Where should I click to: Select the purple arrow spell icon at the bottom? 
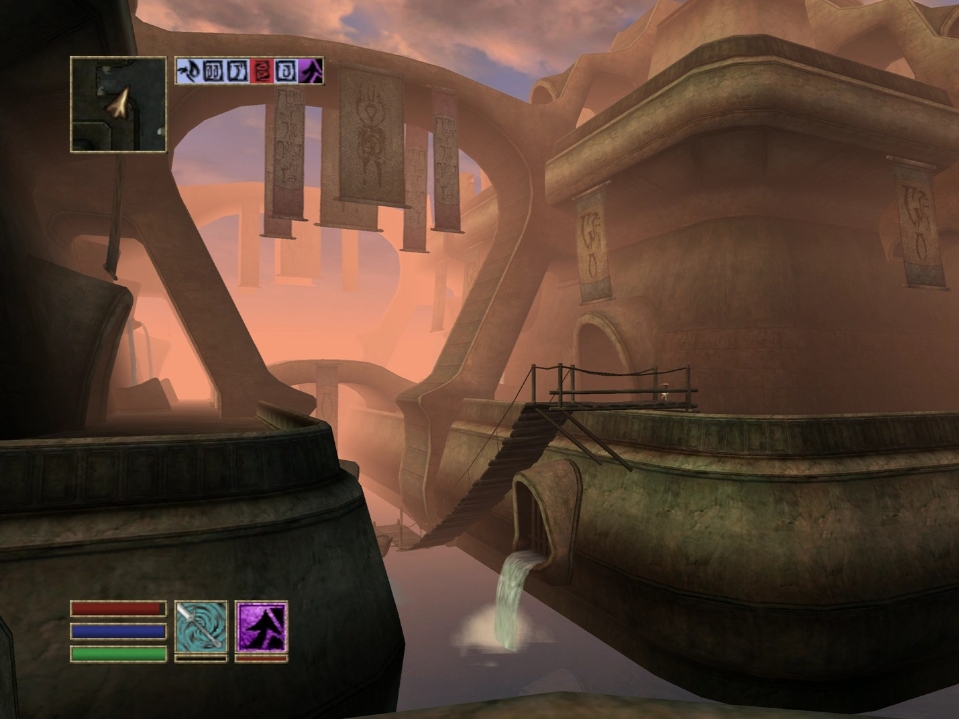pos(261,627)
